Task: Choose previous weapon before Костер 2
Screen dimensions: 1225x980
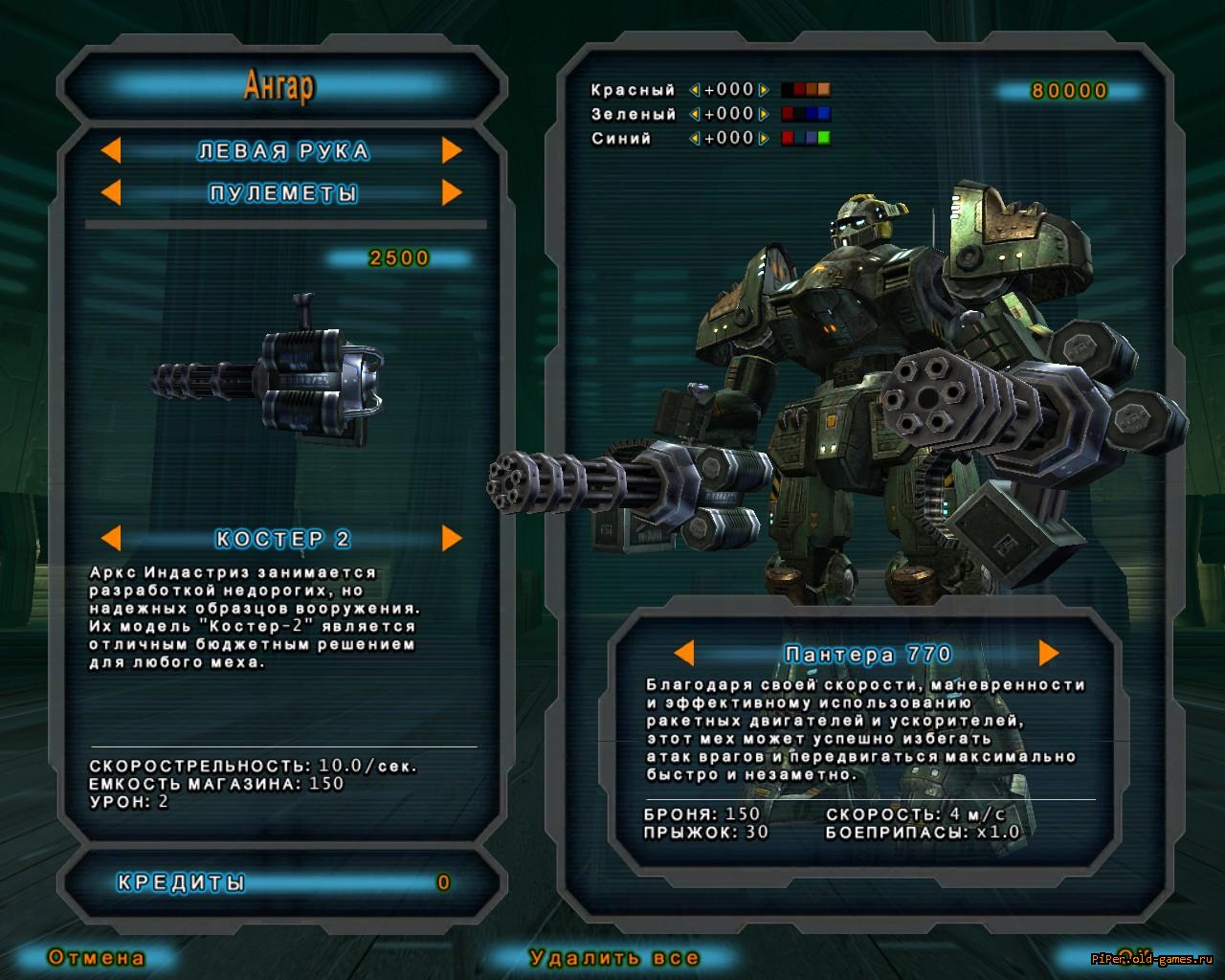Action: click(x=111, y=539)
